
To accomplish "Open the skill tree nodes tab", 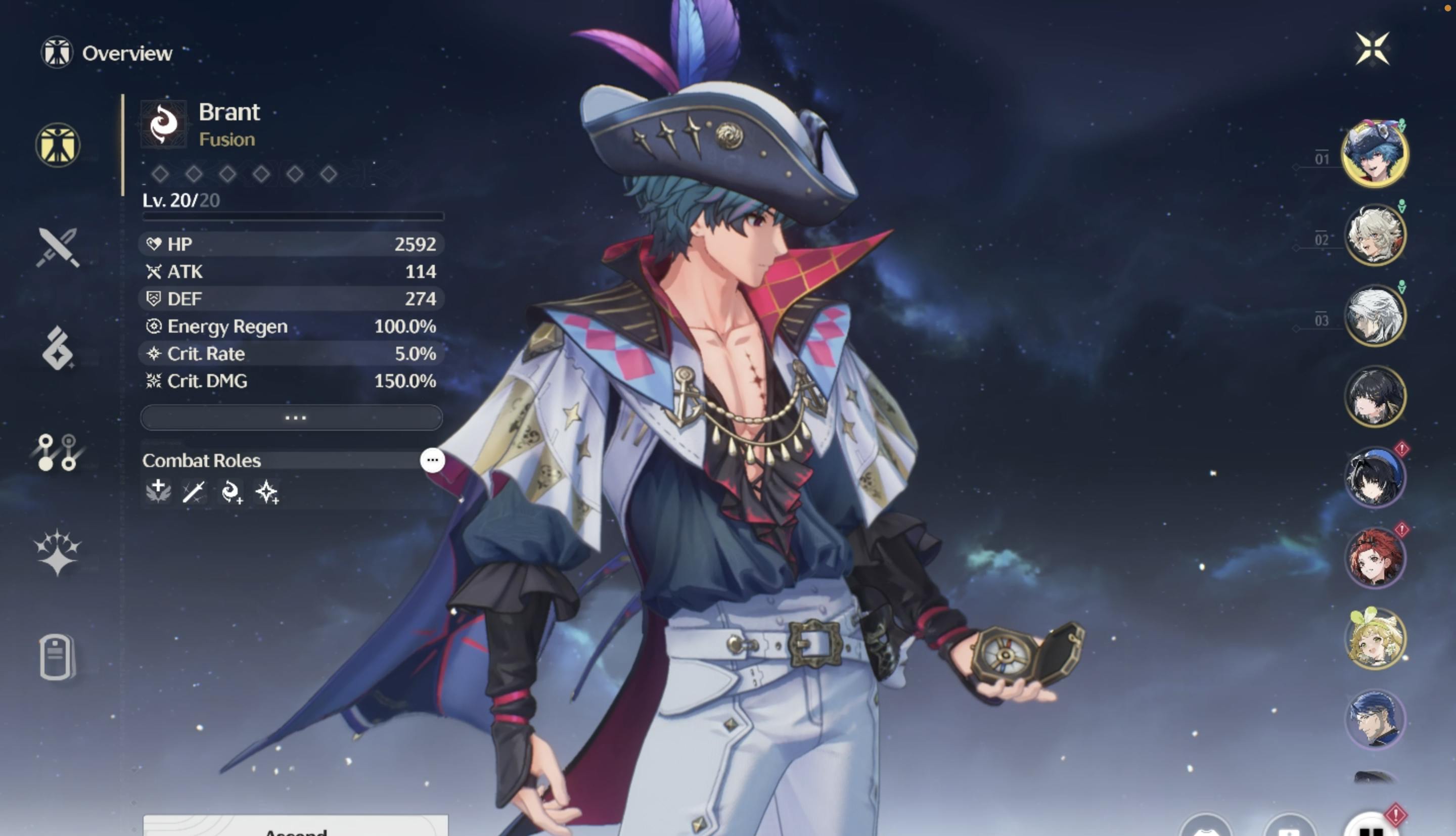I will [x=58, y=452].
